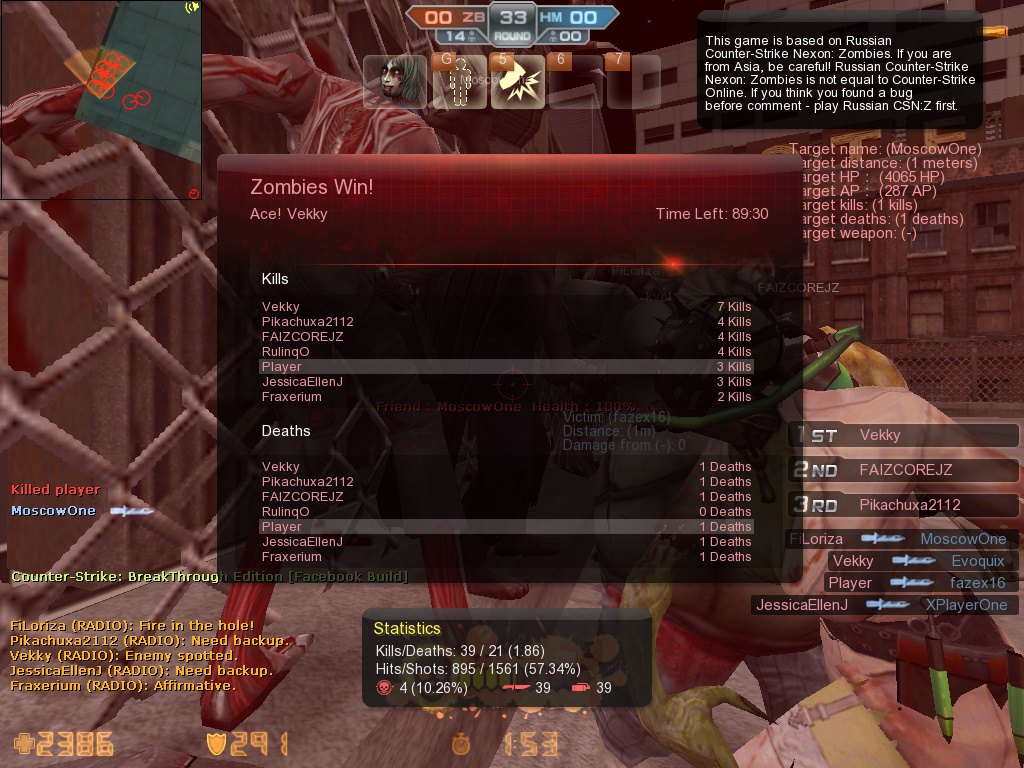This screenshot has width=1024, height=768.
Task: Use the claw strike burst skill
Action: click(517, 81)
